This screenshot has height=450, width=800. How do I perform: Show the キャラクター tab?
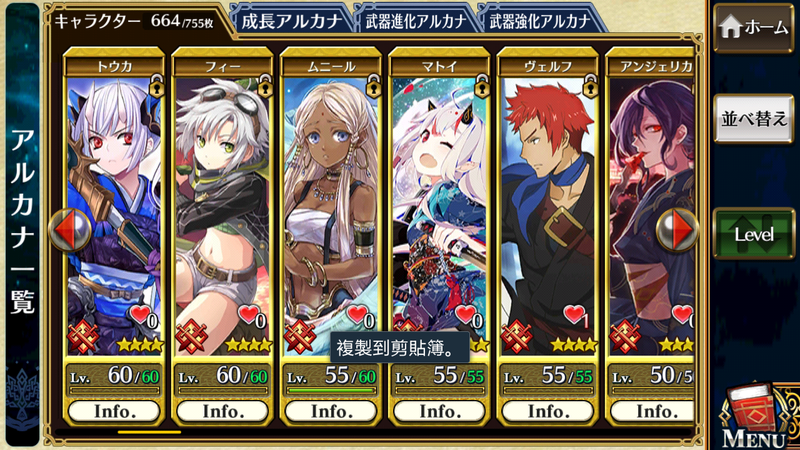click(134, 20)
